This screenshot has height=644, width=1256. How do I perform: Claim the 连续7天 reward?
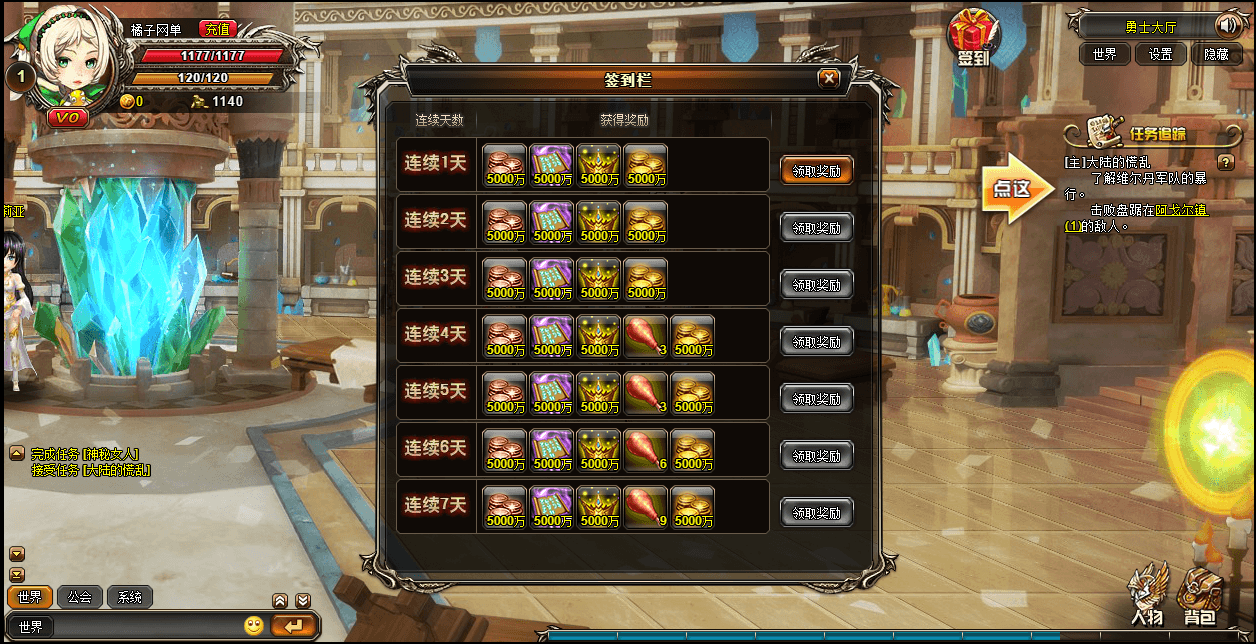[816, 513]
